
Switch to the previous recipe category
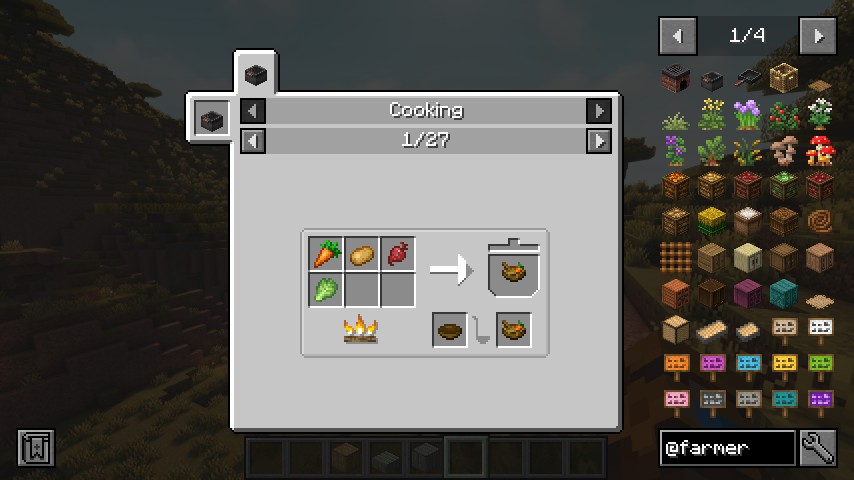pos(254,111)
